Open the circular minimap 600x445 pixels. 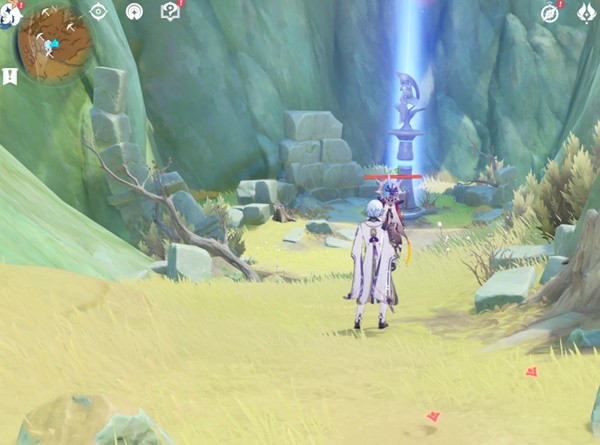coord(55,45)
